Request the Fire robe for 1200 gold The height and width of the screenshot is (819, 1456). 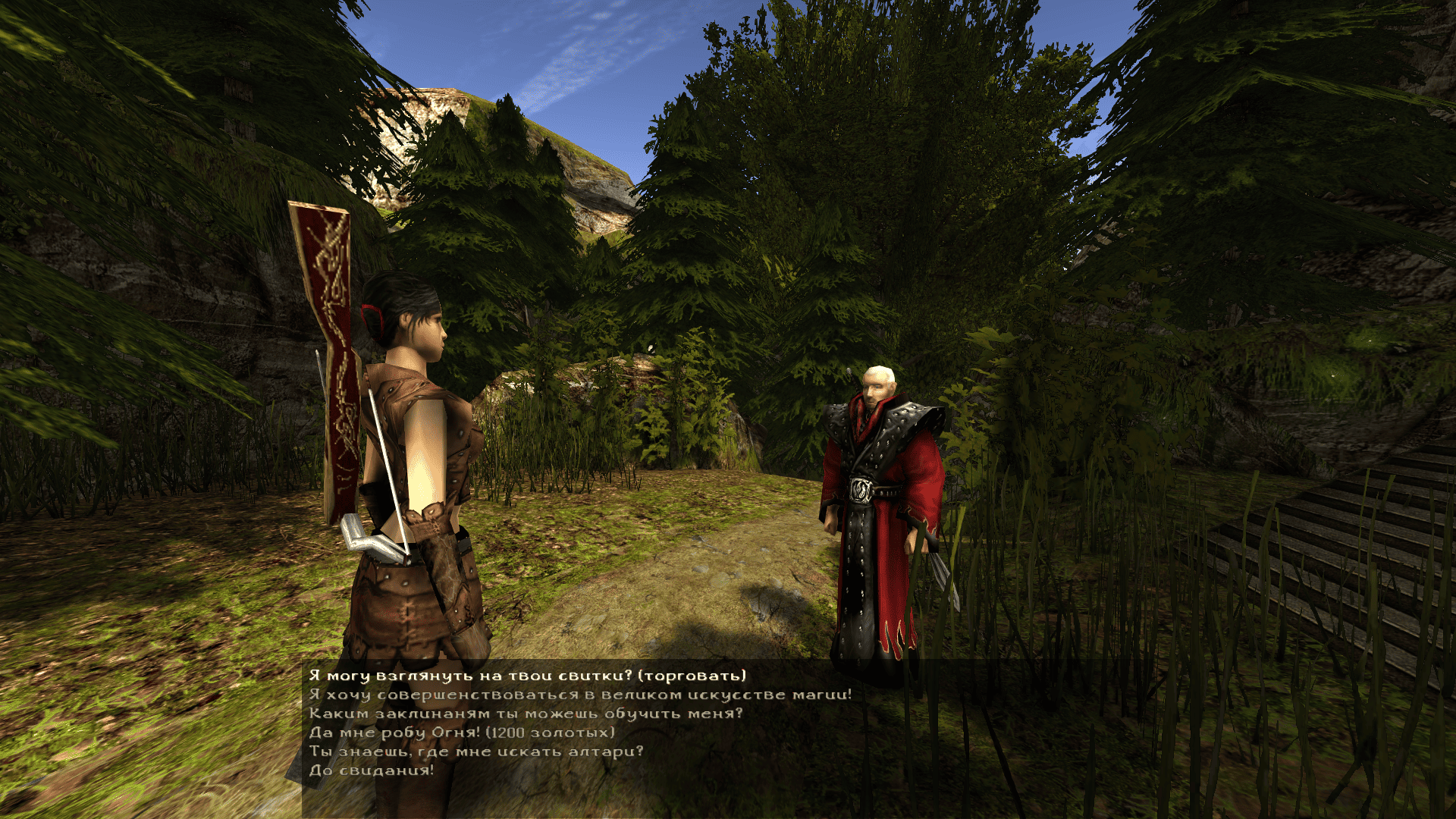pos(462,733)
